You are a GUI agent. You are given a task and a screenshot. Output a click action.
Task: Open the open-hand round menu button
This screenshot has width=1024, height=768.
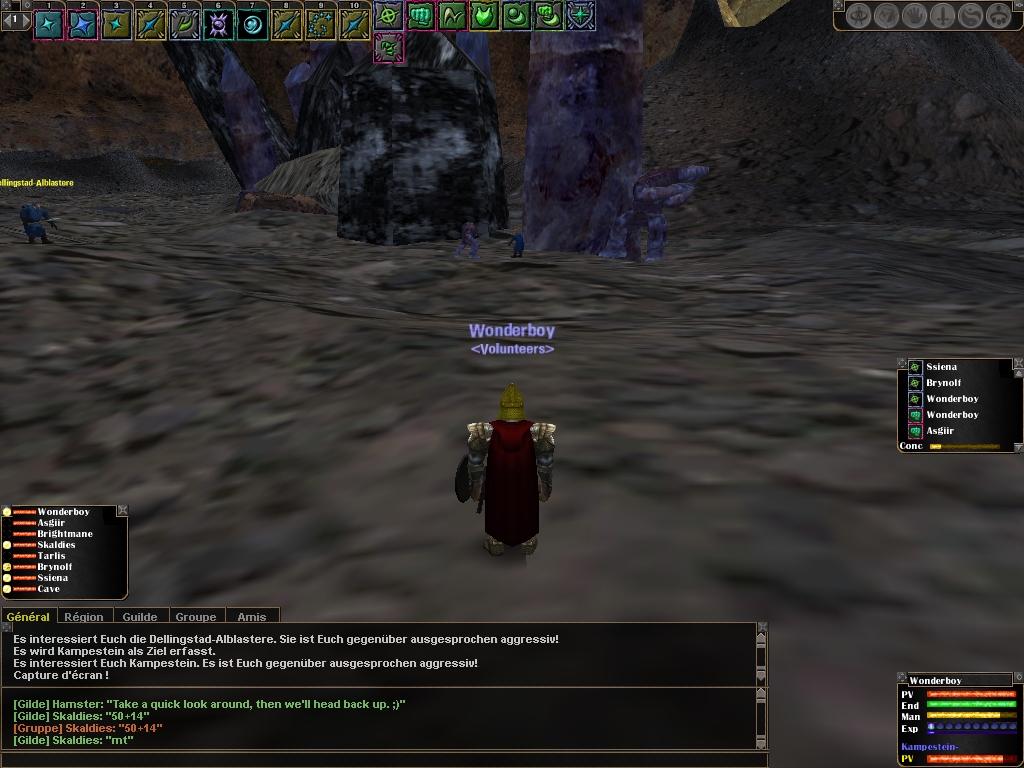pos(914,16)
